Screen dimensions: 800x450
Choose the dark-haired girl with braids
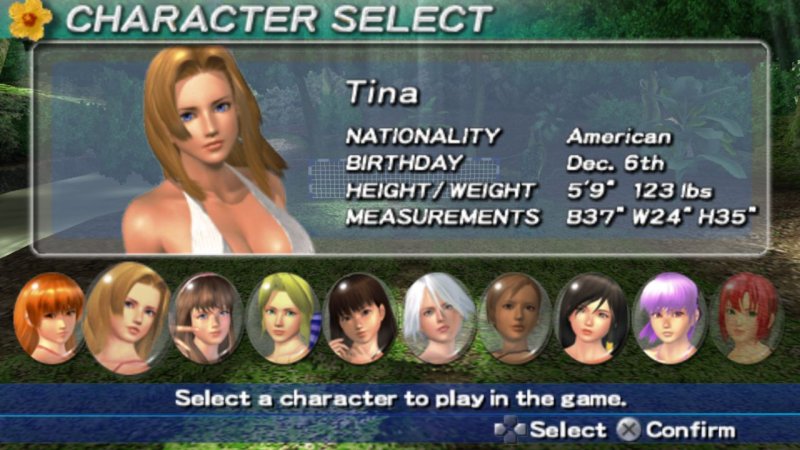tap(361, 317)
